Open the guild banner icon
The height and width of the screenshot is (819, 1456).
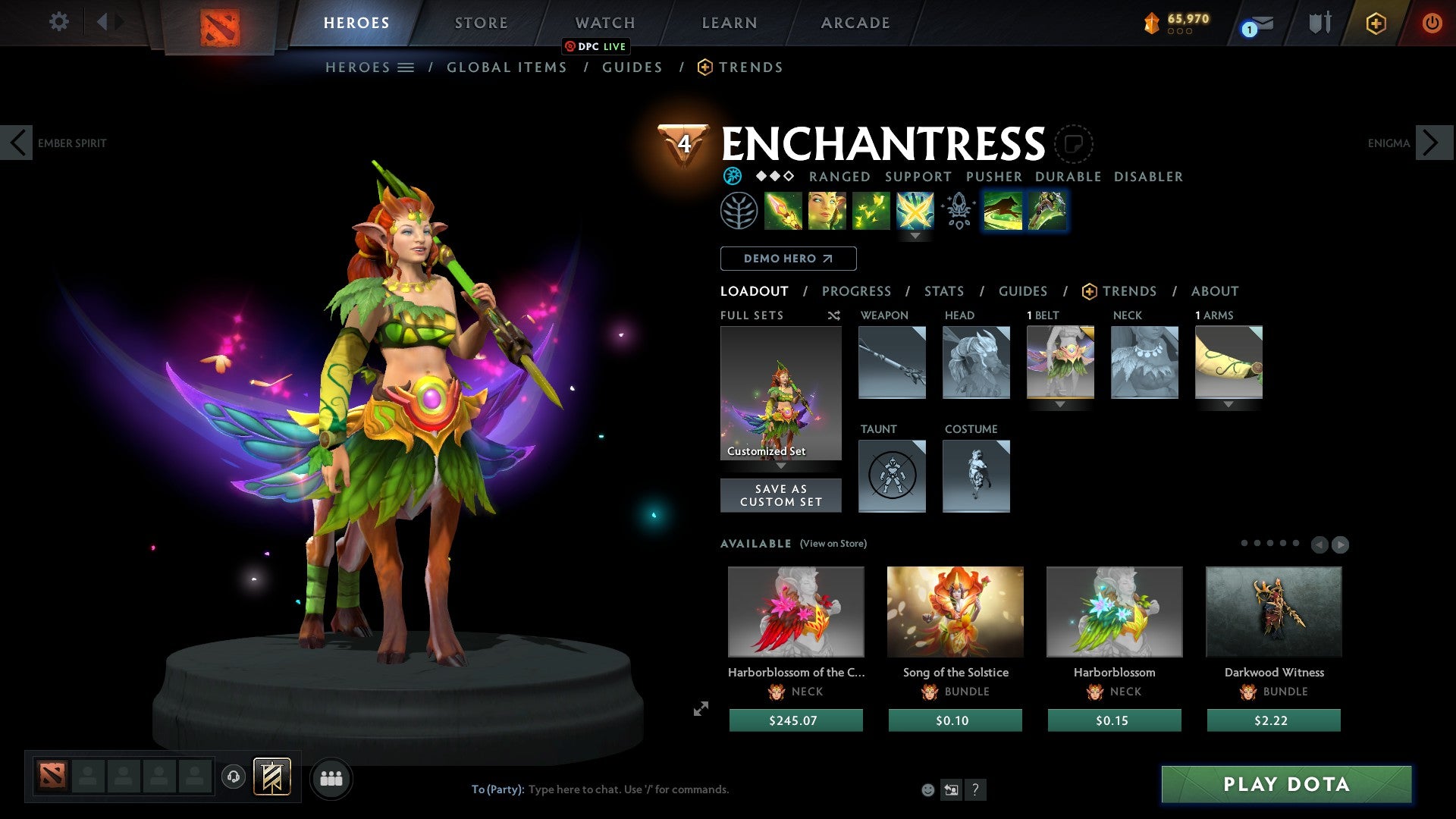[x=271, y=777]
